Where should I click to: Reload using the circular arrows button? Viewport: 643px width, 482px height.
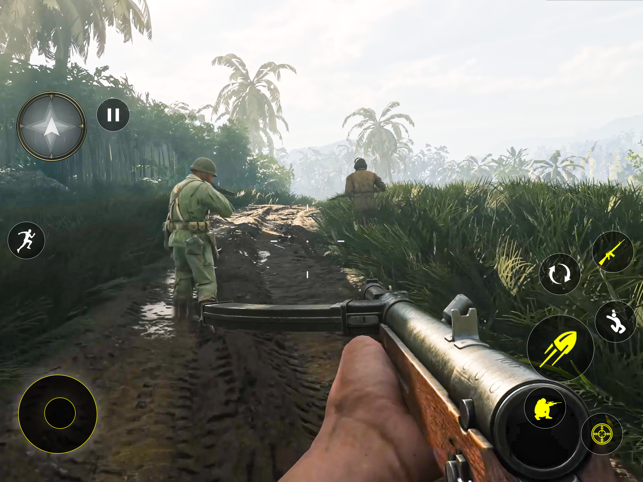coord(559,274)
